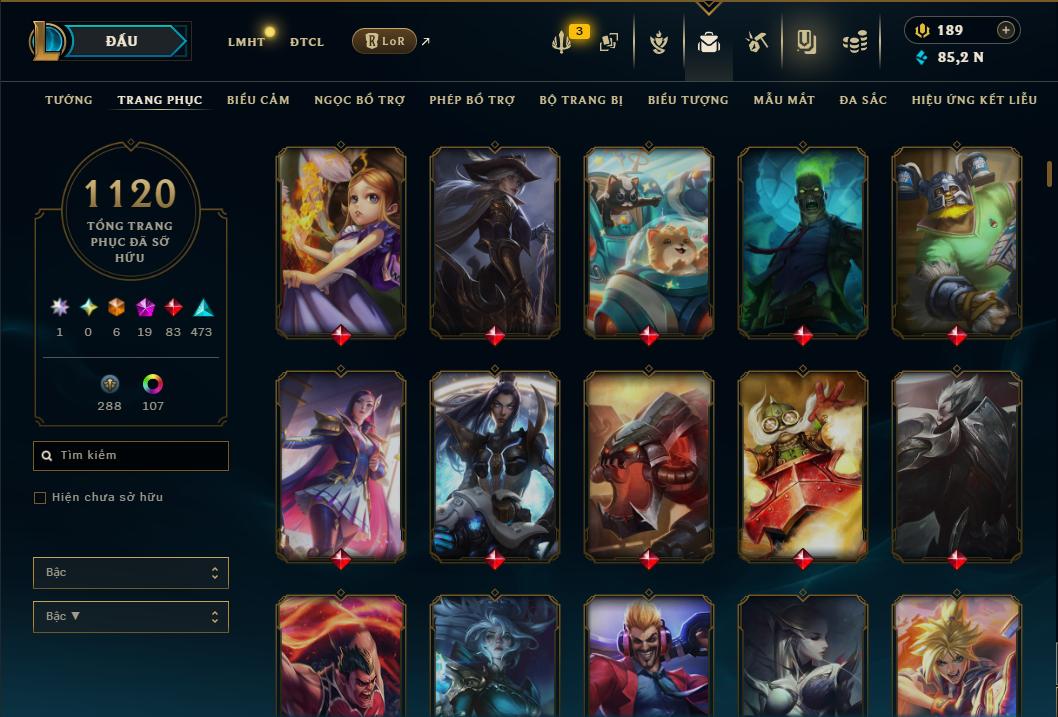Switch to the ĐTCL game mode
This screenshot has width=1058, height=717.
pos(306,42)
